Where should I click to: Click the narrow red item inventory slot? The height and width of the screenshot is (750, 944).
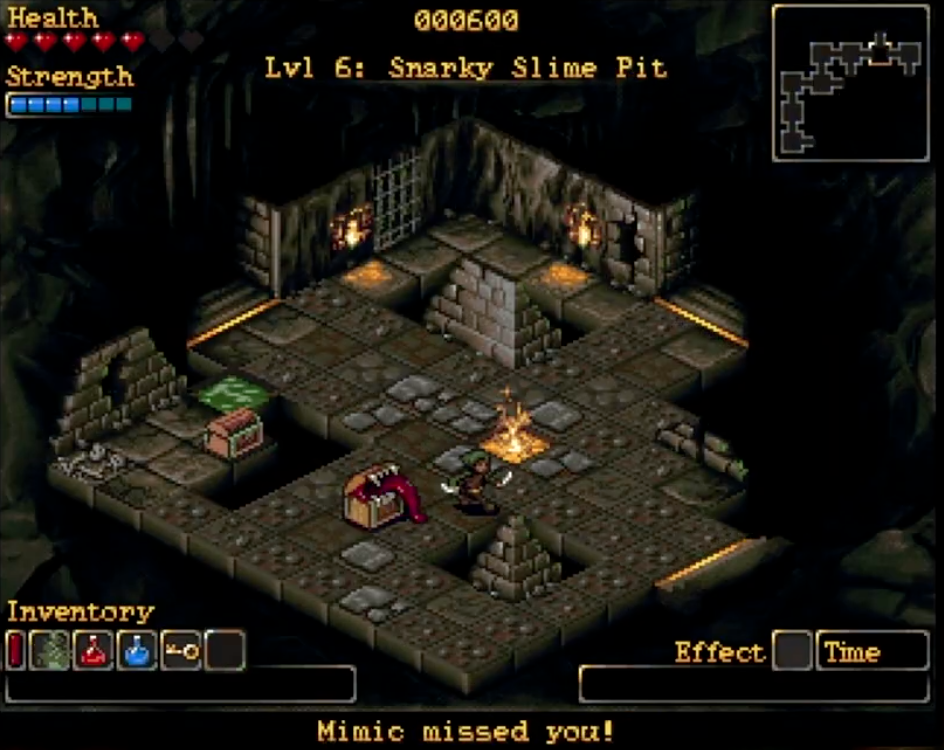[15, 651]
